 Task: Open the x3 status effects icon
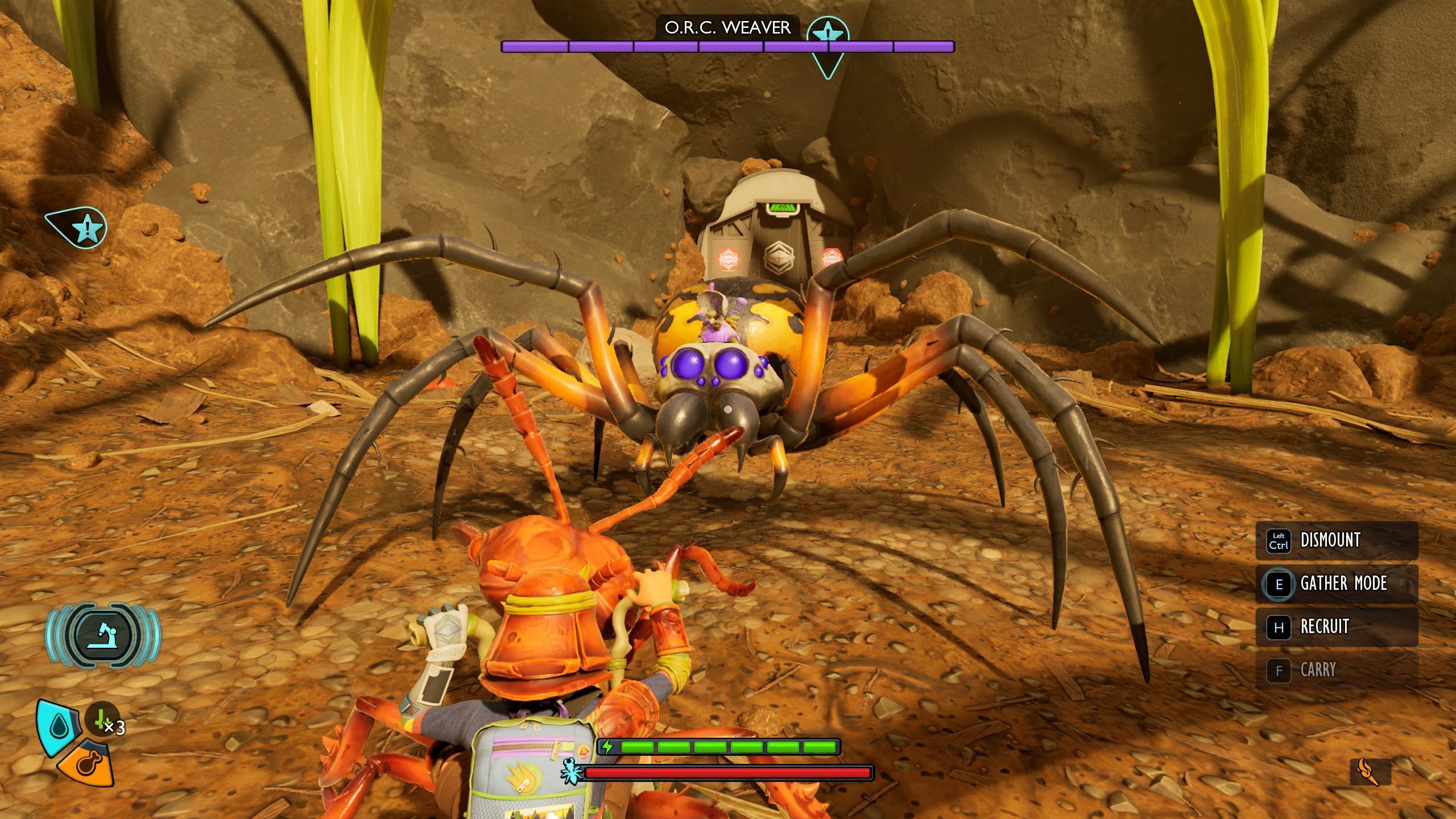[103, 720]
